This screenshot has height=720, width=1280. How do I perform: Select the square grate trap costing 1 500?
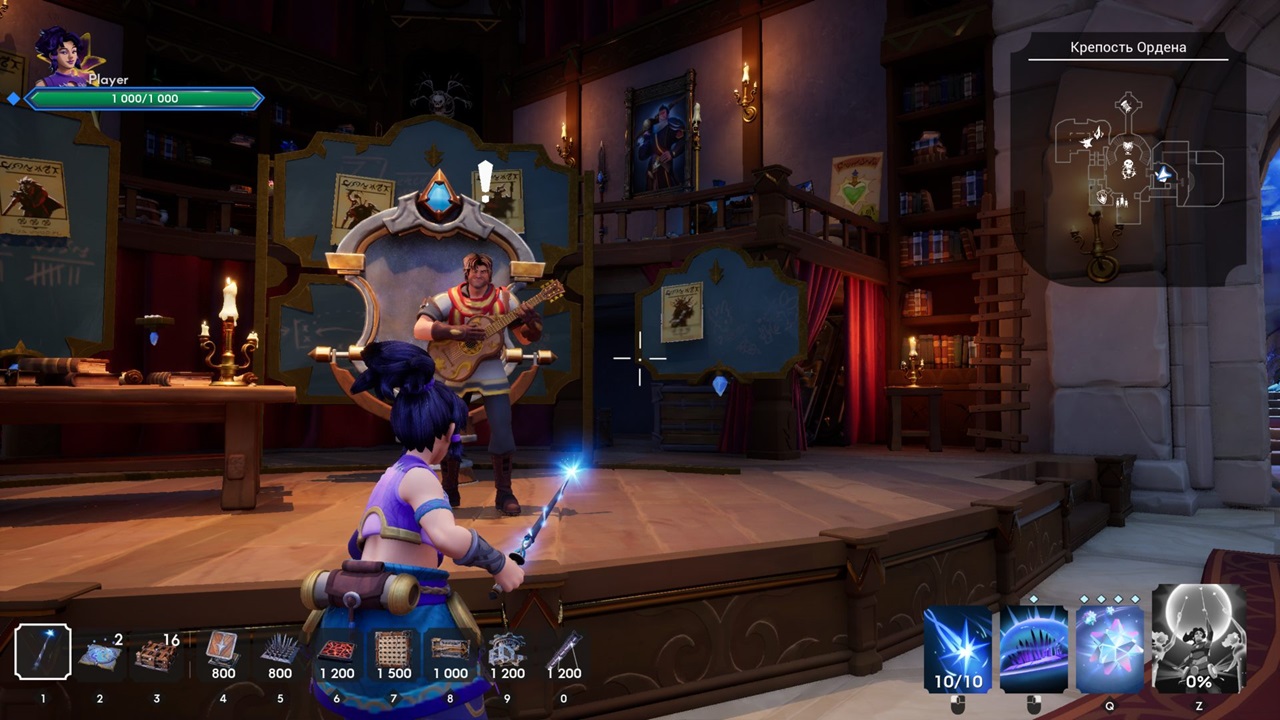click(x=393, y=652)
